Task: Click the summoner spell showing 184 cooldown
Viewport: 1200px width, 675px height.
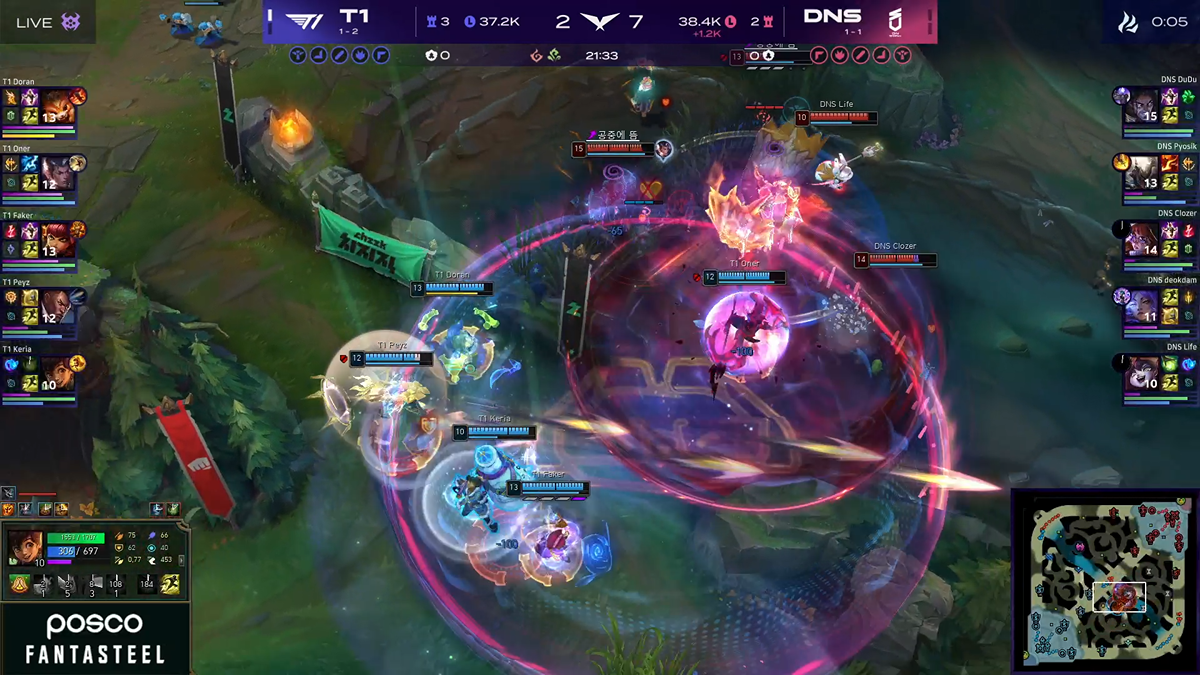Action: pos(148,585)
